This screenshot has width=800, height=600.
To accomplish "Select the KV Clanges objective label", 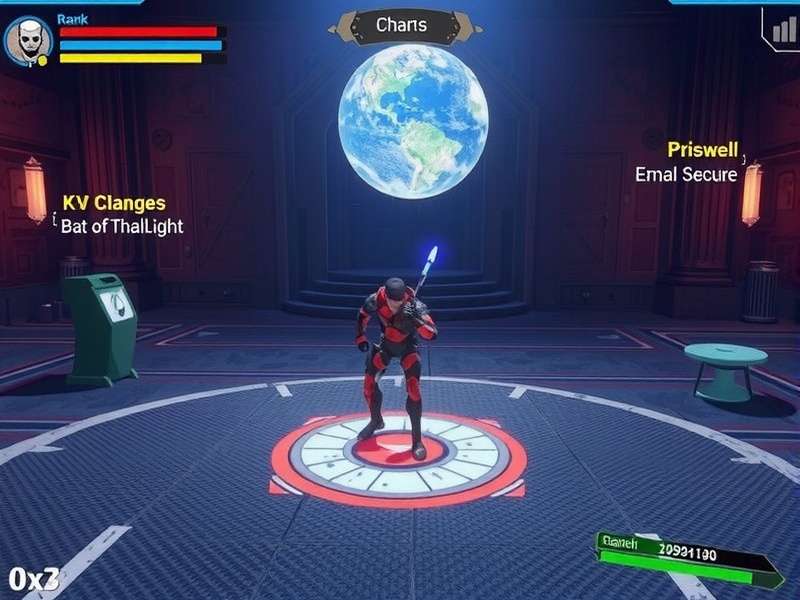I will [x=114, y=204].
